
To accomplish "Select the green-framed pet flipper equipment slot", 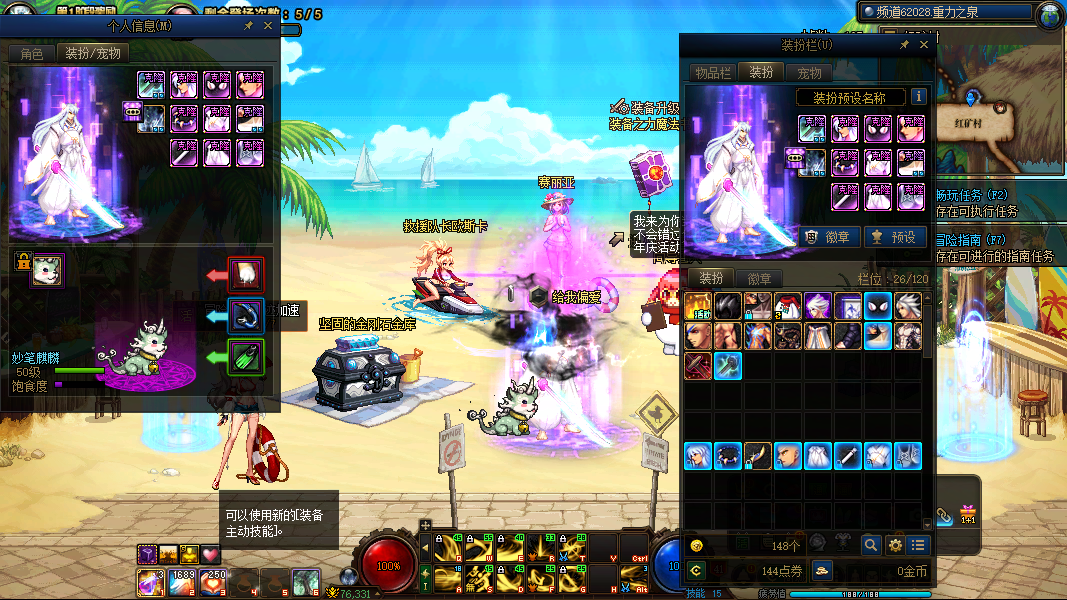I will 245,357.
